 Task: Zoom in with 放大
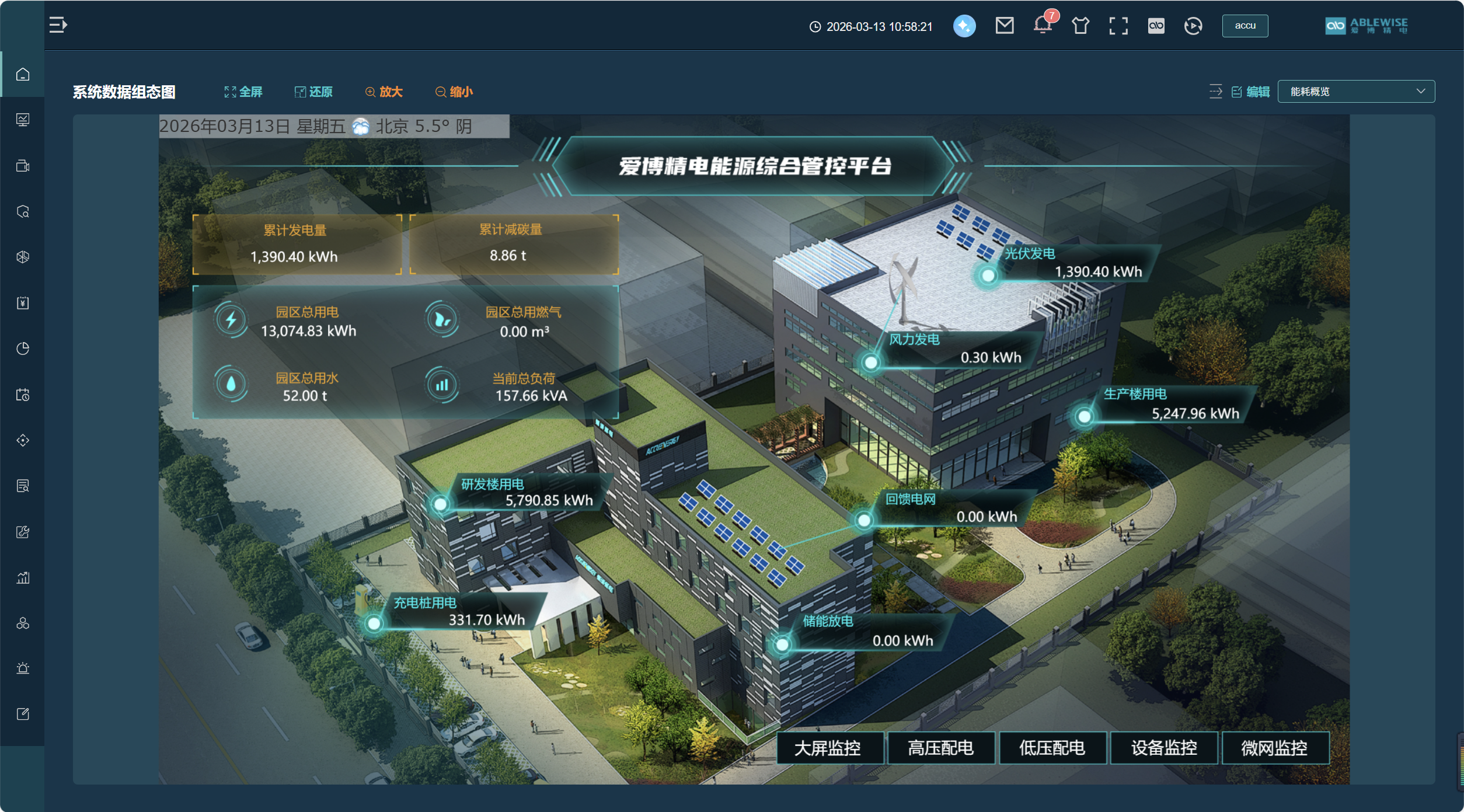pyautogui.click(x=384, y=92)
